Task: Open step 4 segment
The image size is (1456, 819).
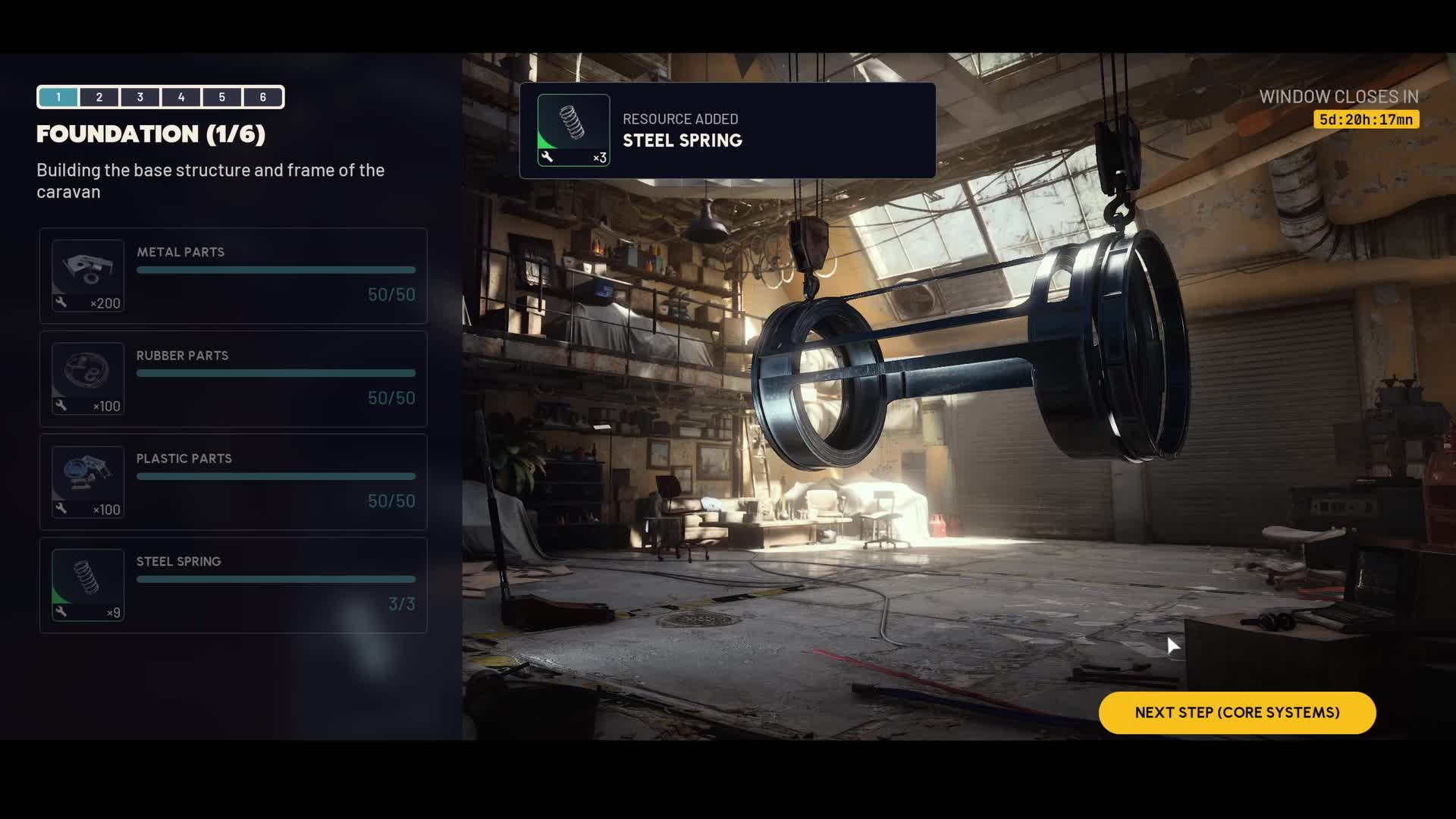Action: (181, 97)
